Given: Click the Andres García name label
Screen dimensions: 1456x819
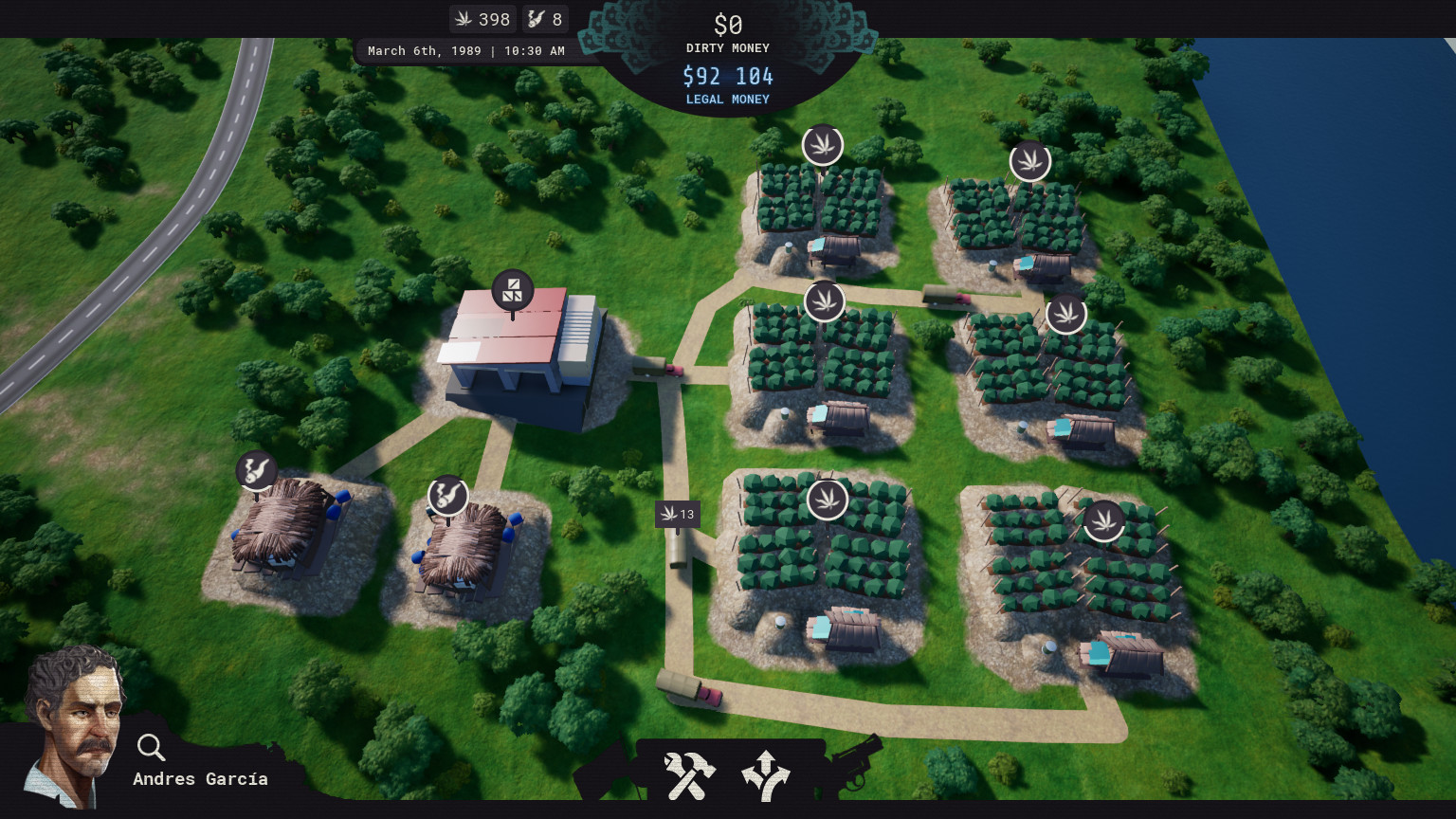Looking at the screenshot, I should (x=199, y=778).
